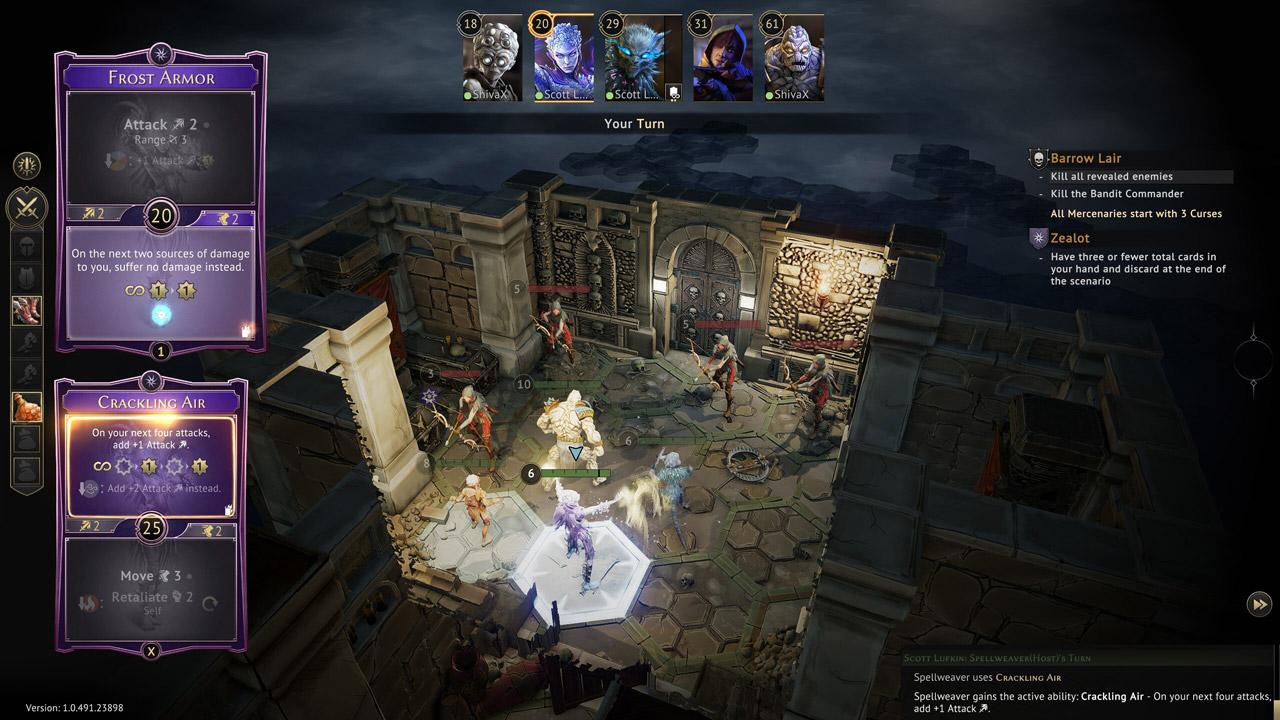Close the Crackling Air card with X
This screenshot has width=1280, height=720.
tap(151, 651)
